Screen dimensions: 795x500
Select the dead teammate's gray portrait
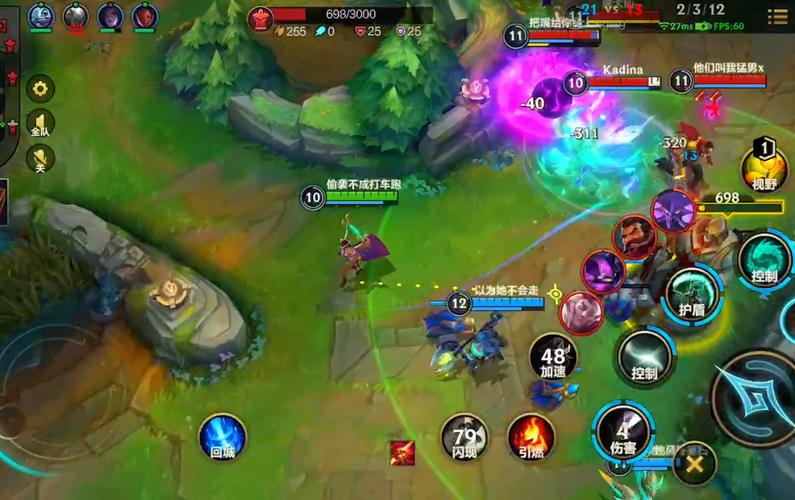tap(76, 15)
